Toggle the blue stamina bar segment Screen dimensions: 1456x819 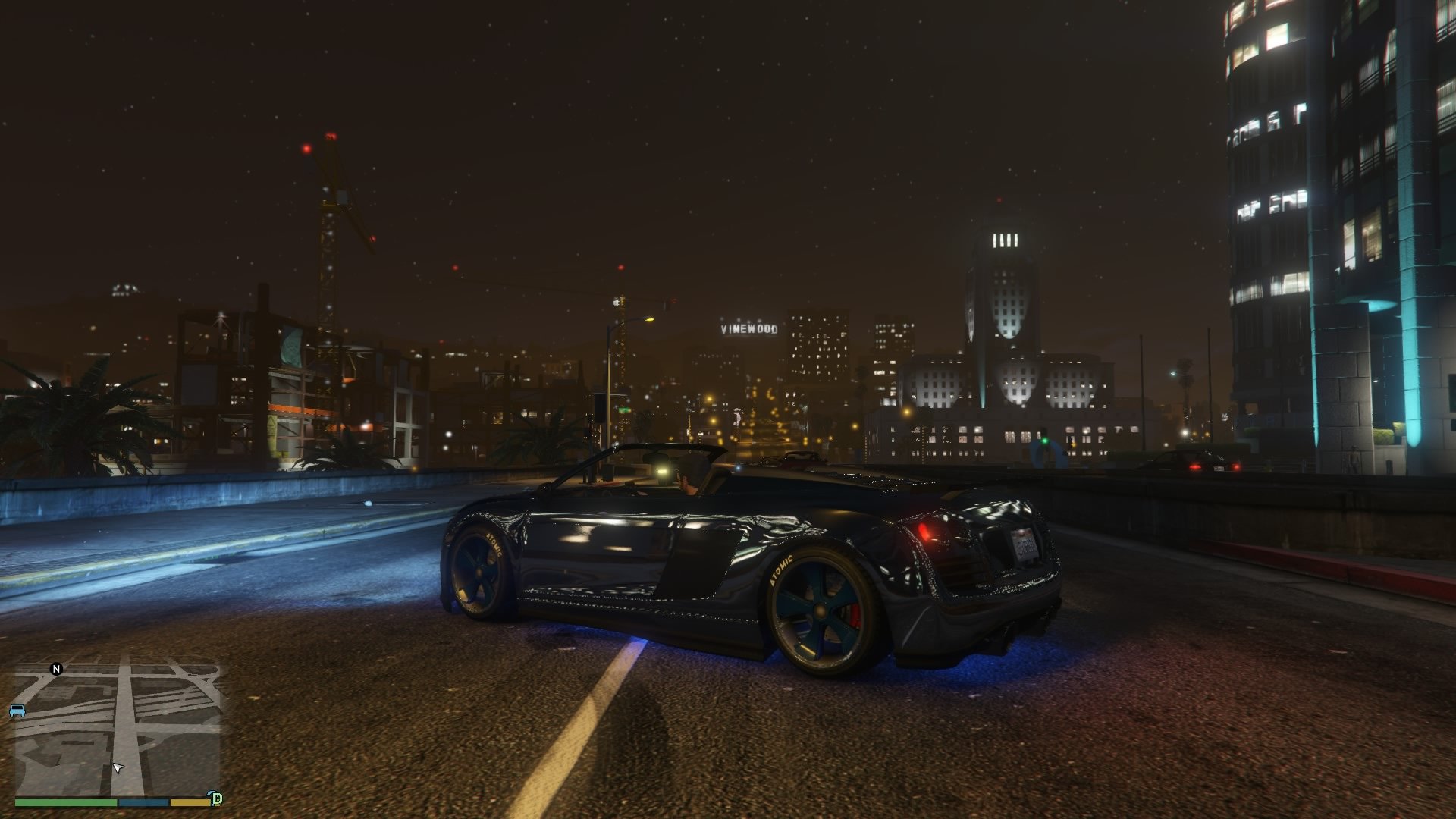(x=143, y=802)
